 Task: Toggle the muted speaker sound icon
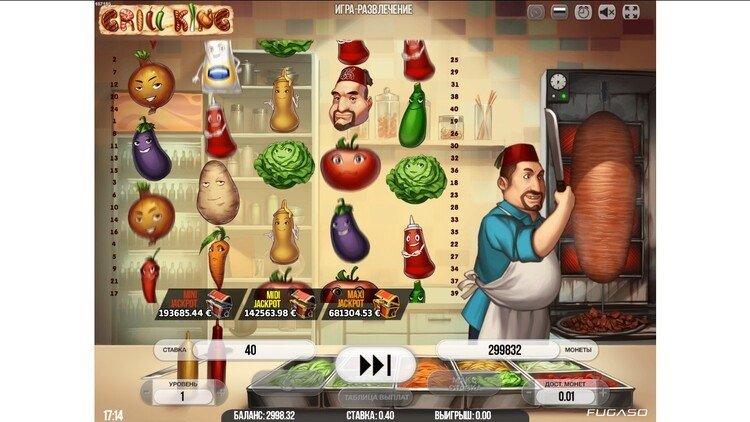[609, 12]
